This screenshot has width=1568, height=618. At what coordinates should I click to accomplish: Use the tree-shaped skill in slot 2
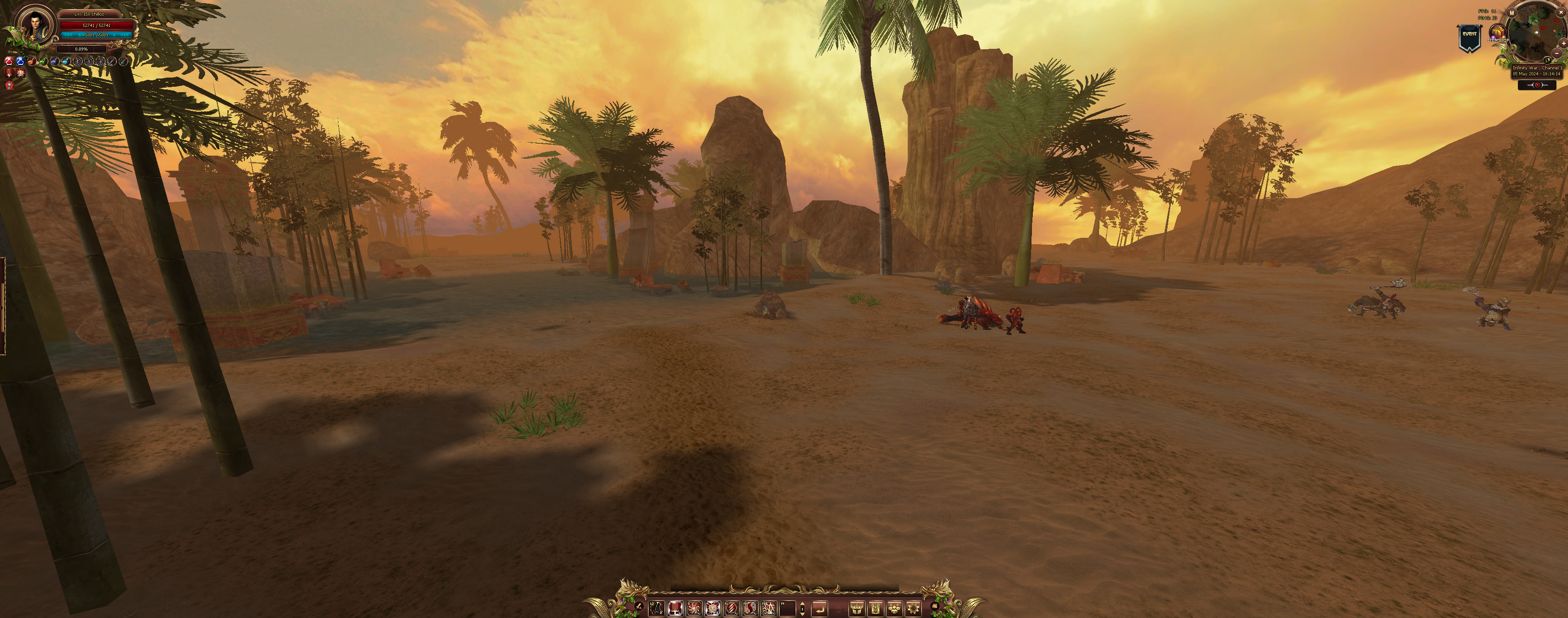[x=675, y=608]
